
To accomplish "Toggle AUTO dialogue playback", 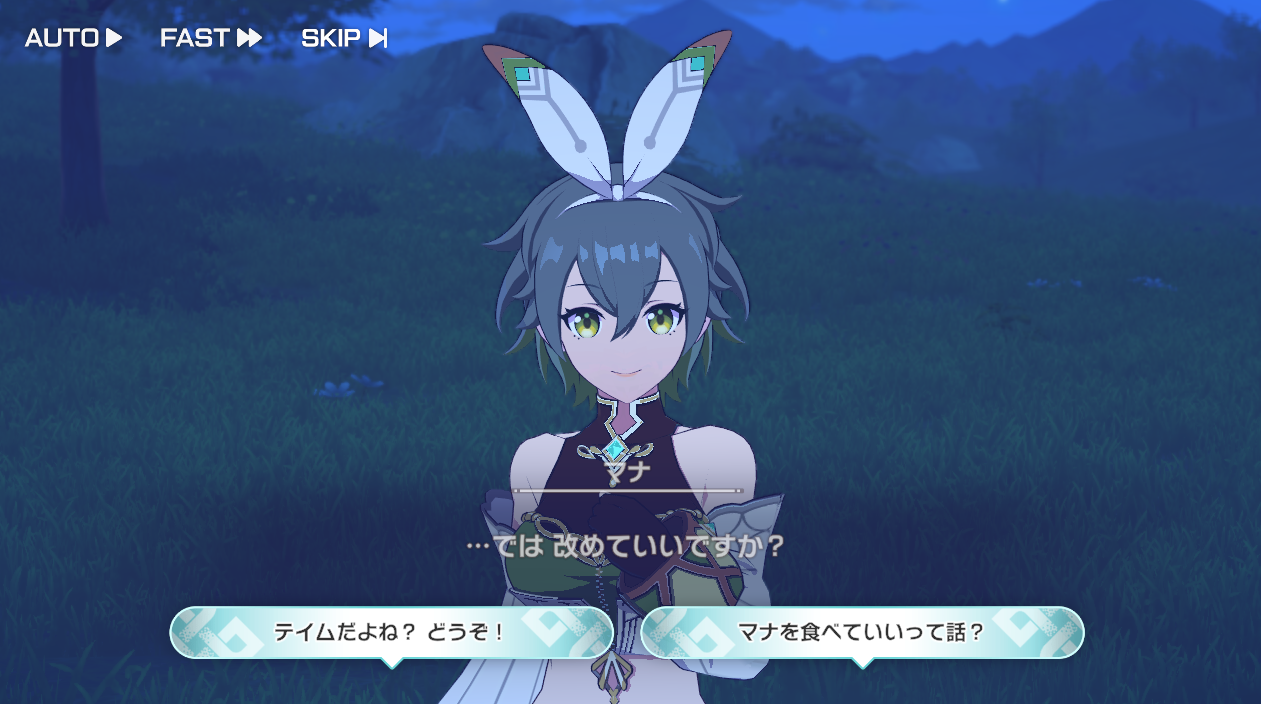I will [x=73, y=38].
